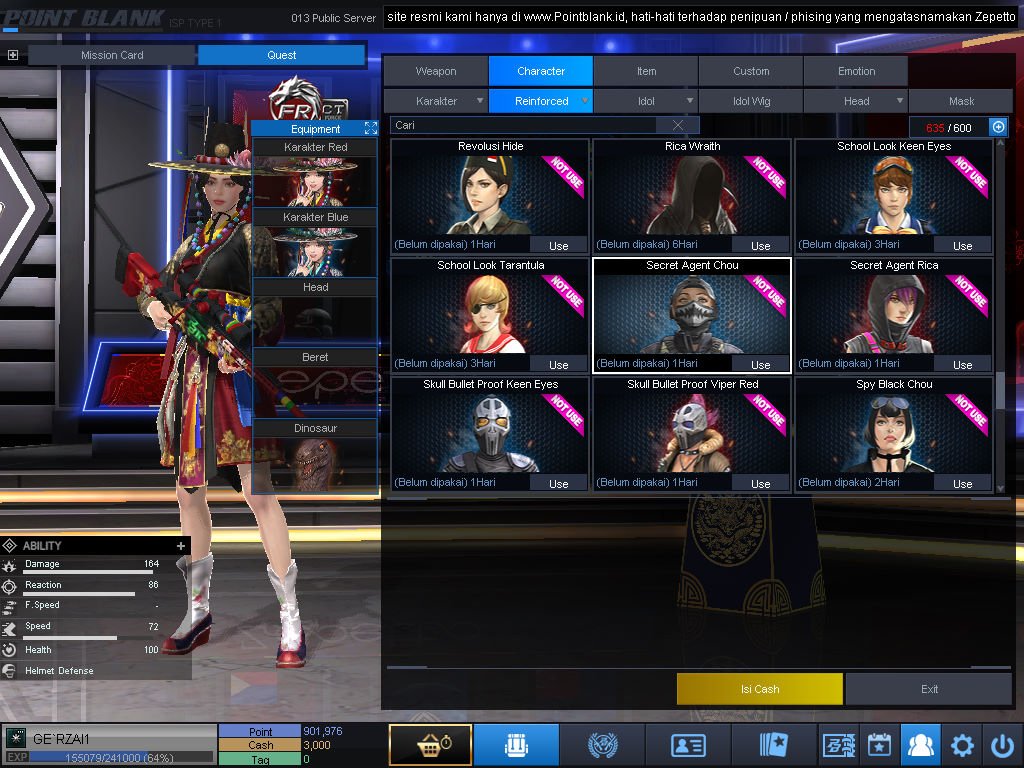The image size is (1024, 768).
Task: Open the settings gear icon
Action: pyautogui.click(x=962, y=745)
